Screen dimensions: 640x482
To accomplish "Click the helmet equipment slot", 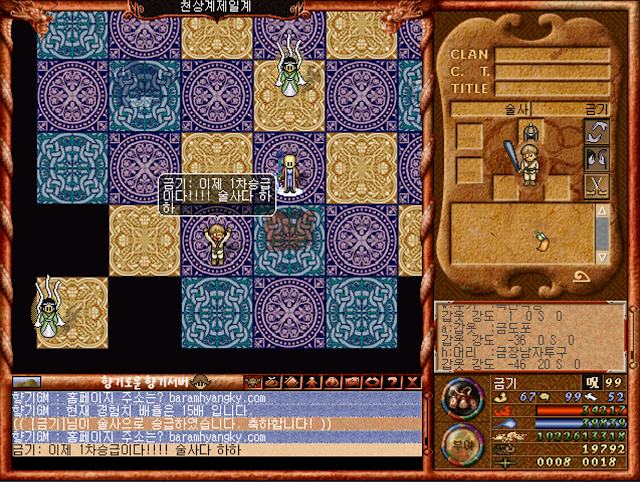I will point(530,130).
